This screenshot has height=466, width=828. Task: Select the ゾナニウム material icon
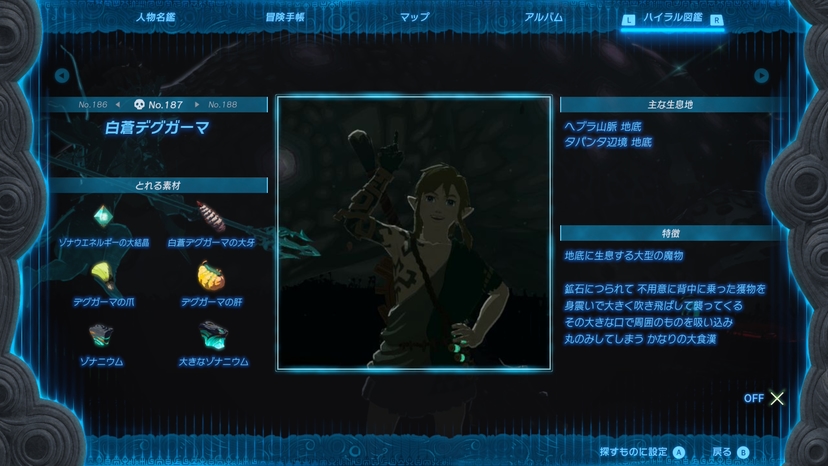pos(100,334)
